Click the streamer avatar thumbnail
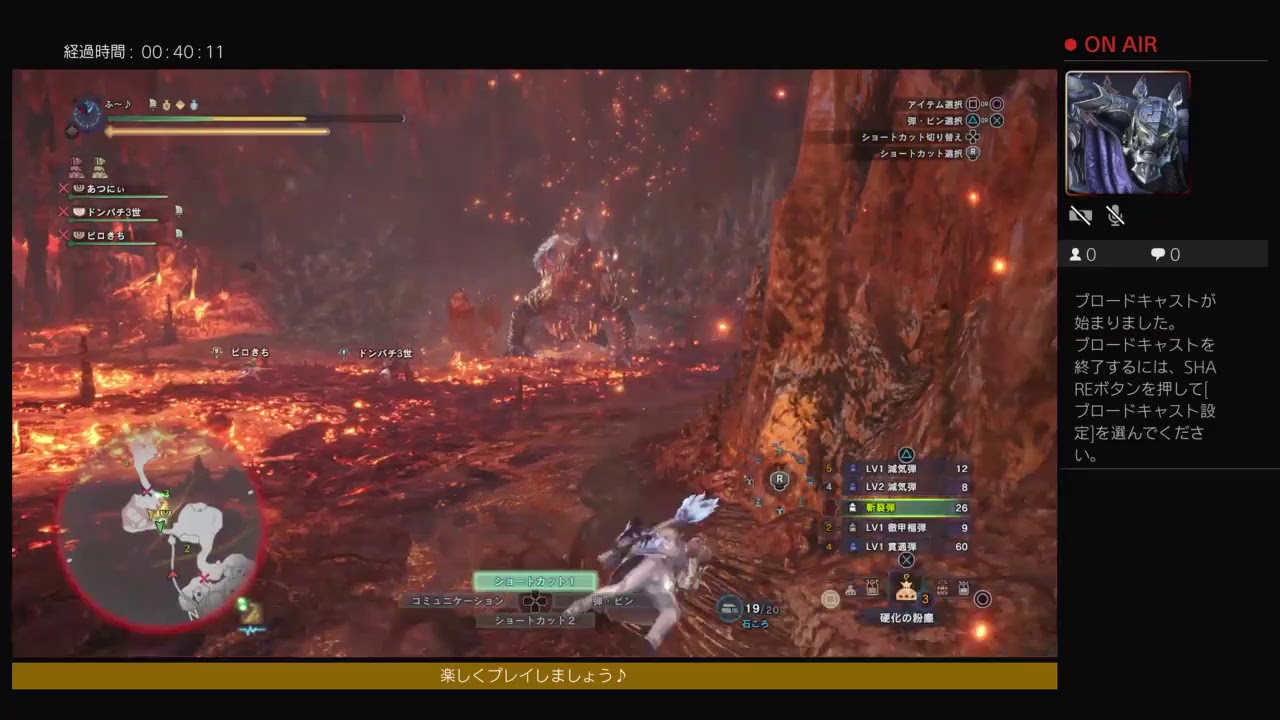Screen dimensions: 1280x720 tap(1127, 132)
